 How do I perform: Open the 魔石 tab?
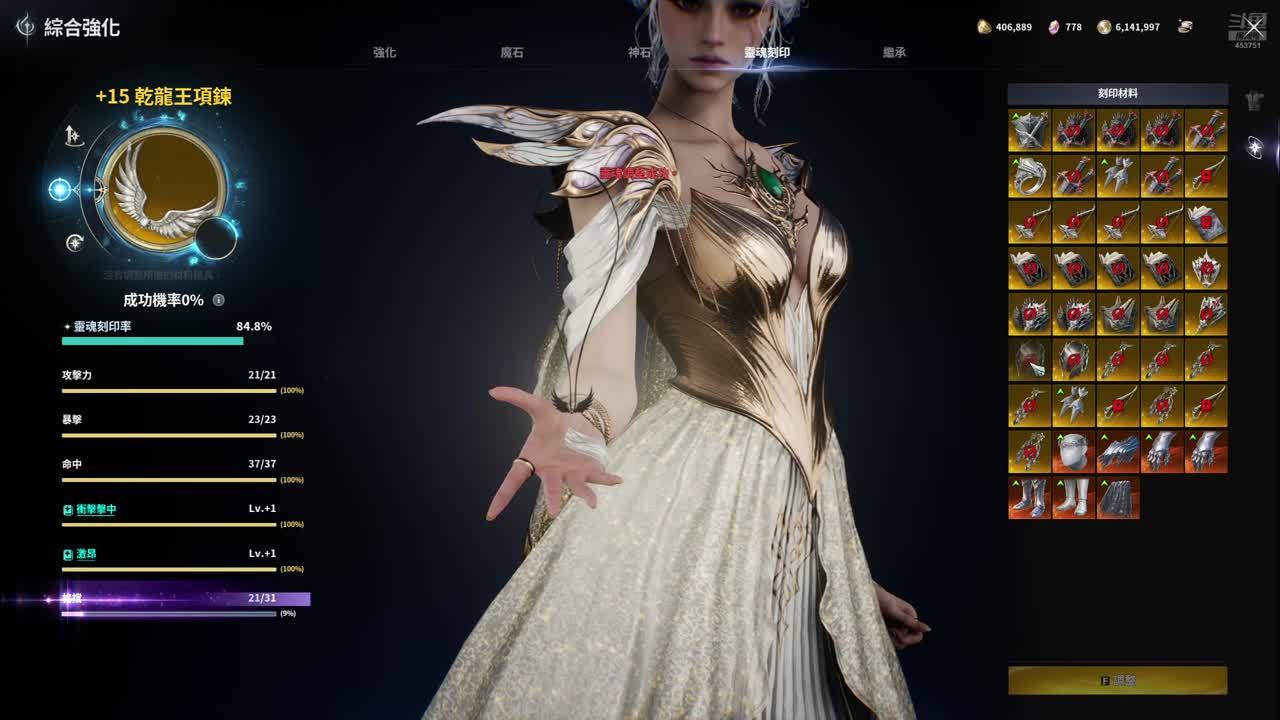coord(512,52)
